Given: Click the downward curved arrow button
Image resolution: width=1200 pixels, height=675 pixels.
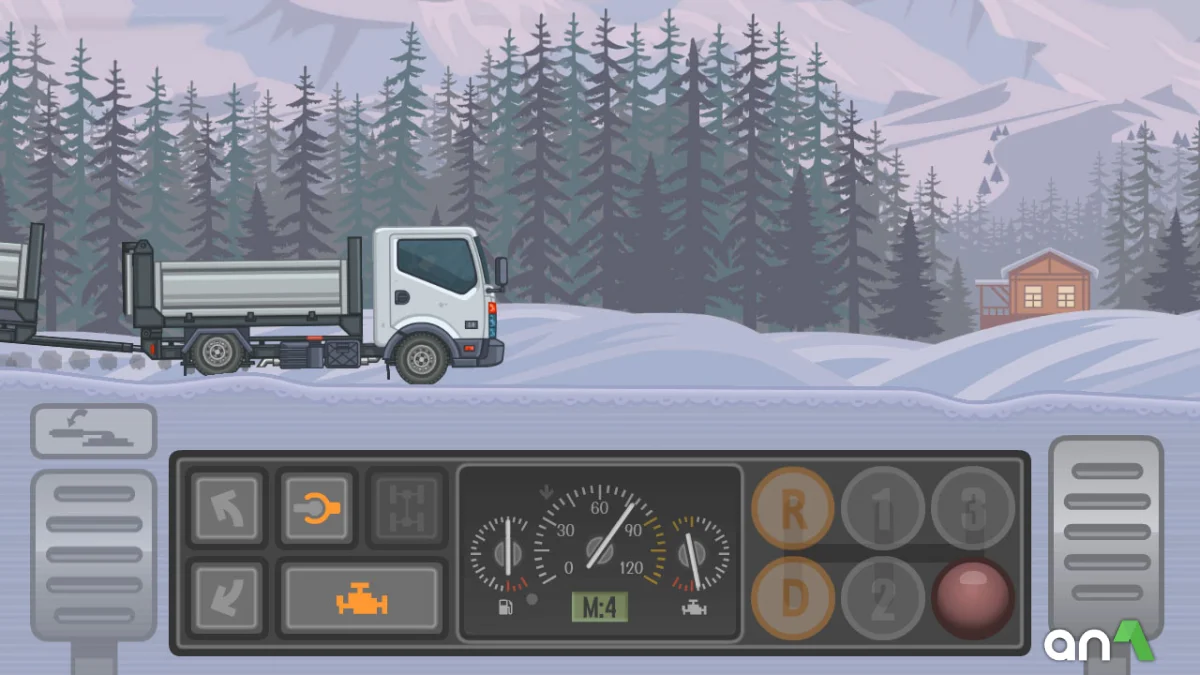Looking at the screenshot, I should coord(228,598).
